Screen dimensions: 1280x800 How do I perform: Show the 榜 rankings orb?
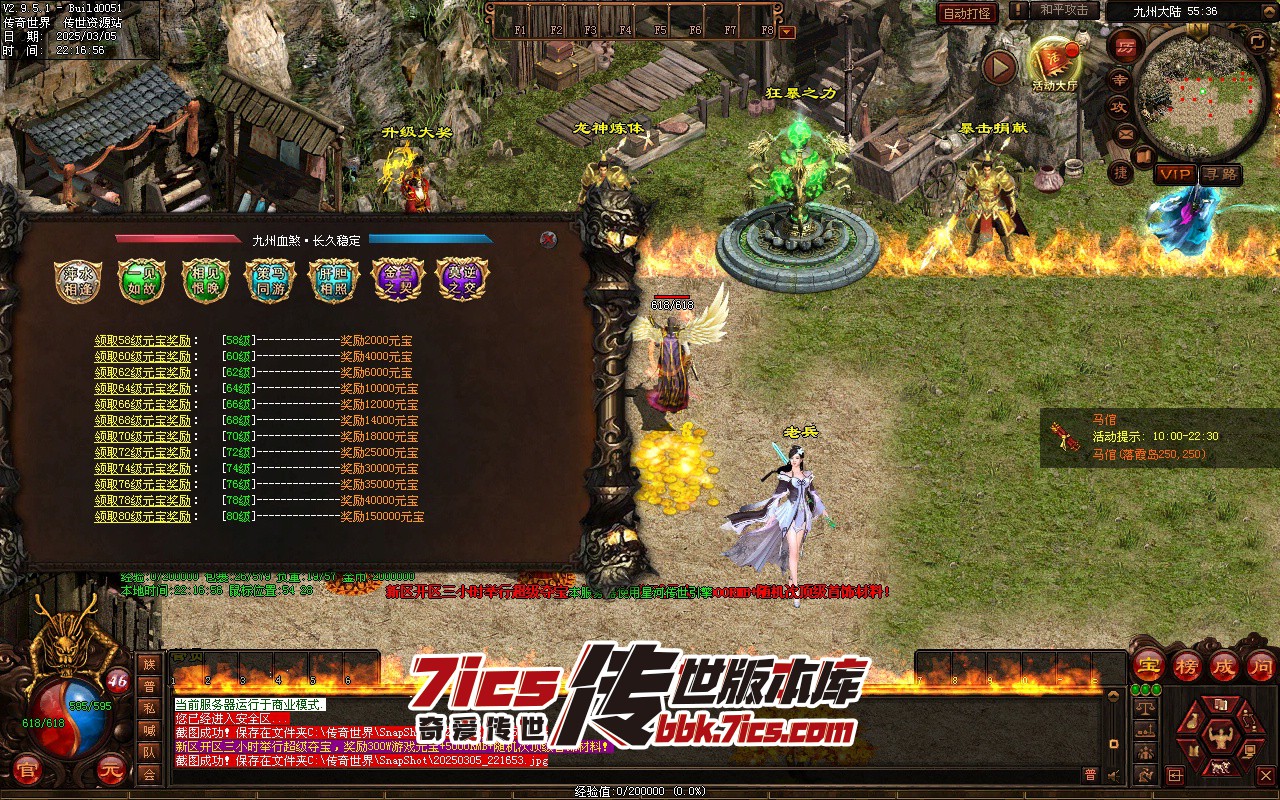coord(1187,665)
